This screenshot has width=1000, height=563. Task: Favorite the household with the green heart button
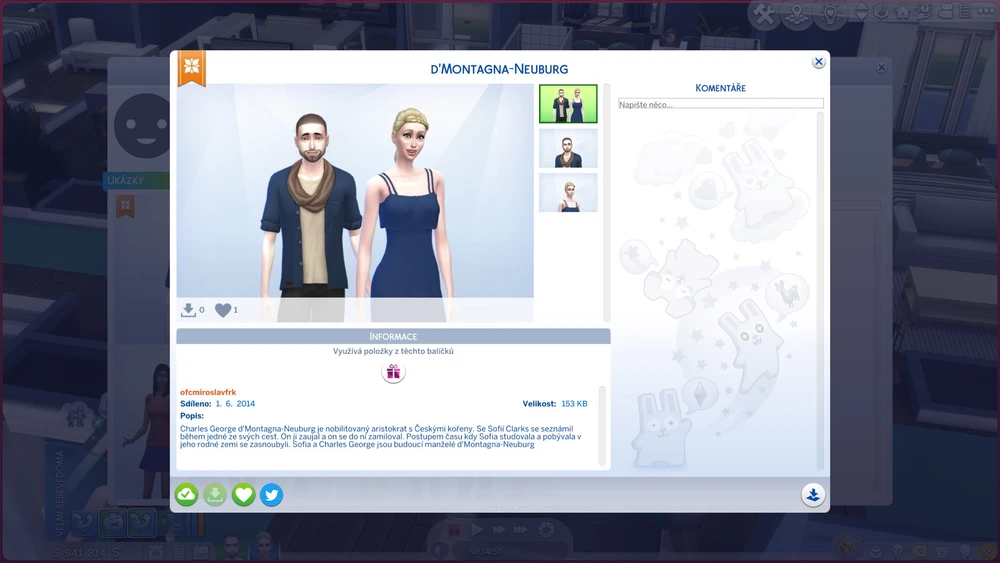tap(243, 494)
